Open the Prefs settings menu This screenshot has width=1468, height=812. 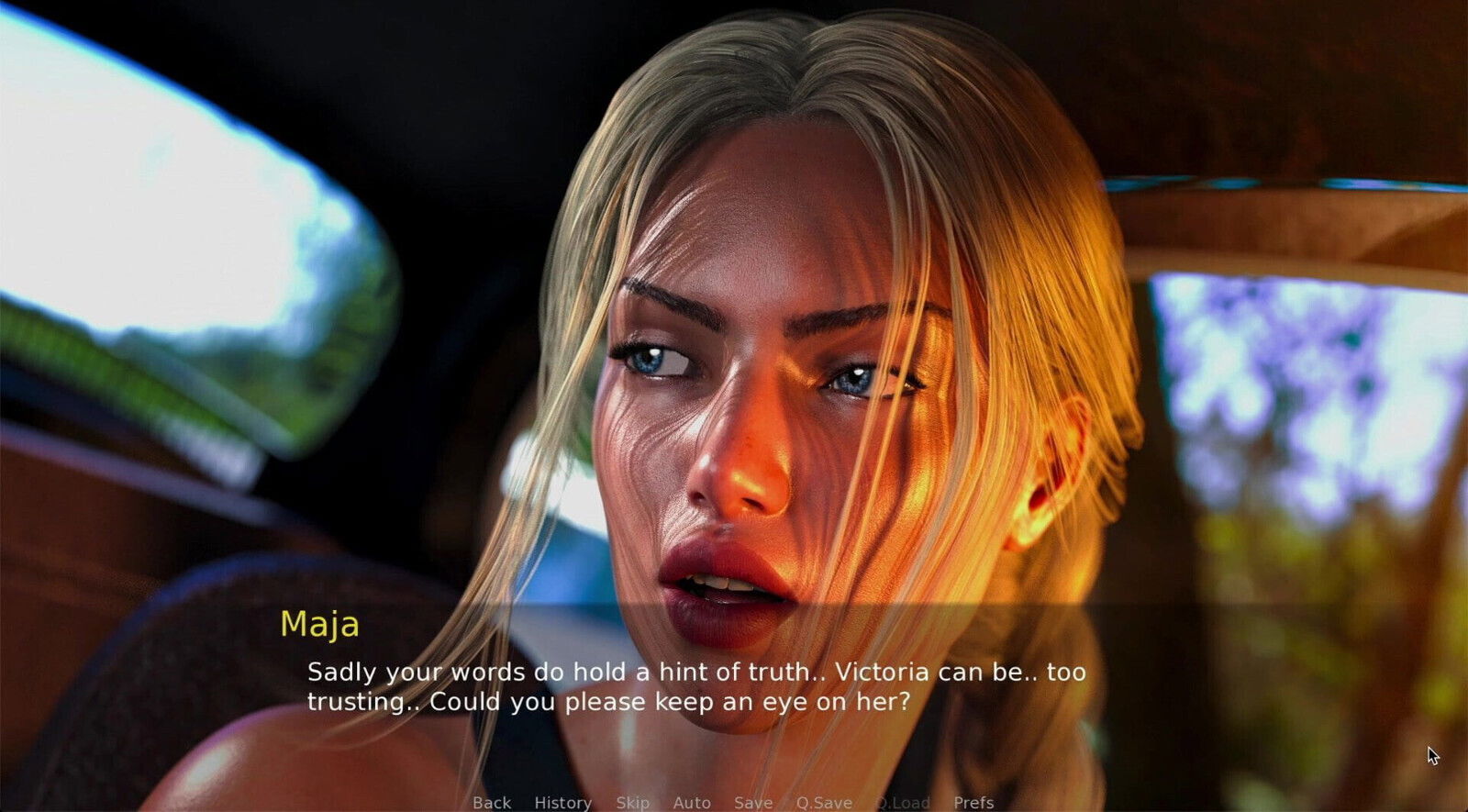point(973,802)
